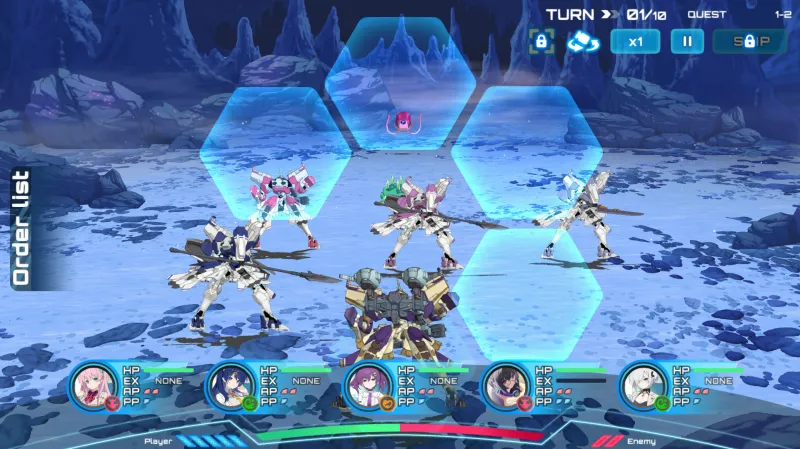This screenshot has height=449, width=800.
Task: Select the pink-haired pilot portrait
Action: point(97,385)
